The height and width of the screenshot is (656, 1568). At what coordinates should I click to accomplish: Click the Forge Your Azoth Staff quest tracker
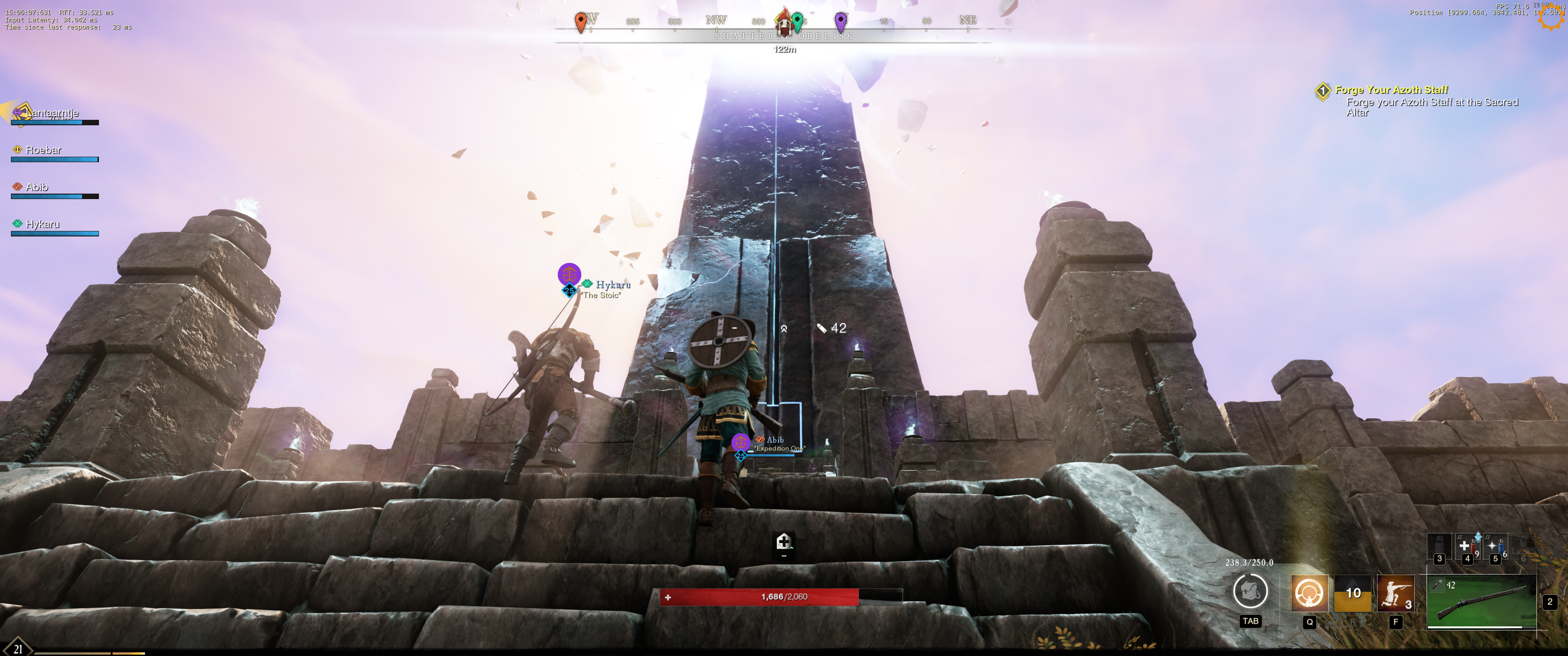(x=1391, y=90)
